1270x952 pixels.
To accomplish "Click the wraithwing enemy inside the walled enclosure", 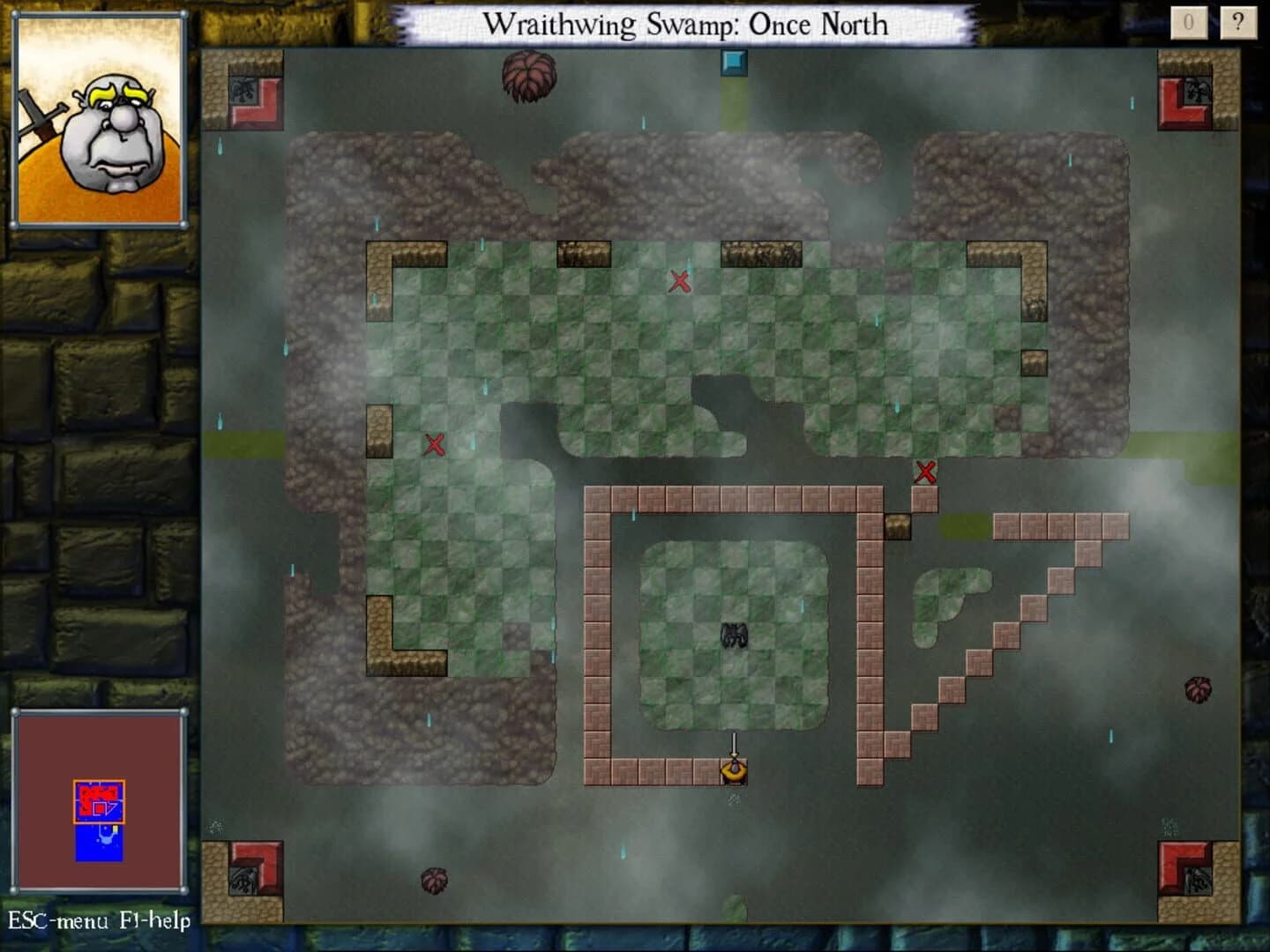I will 735,635.
